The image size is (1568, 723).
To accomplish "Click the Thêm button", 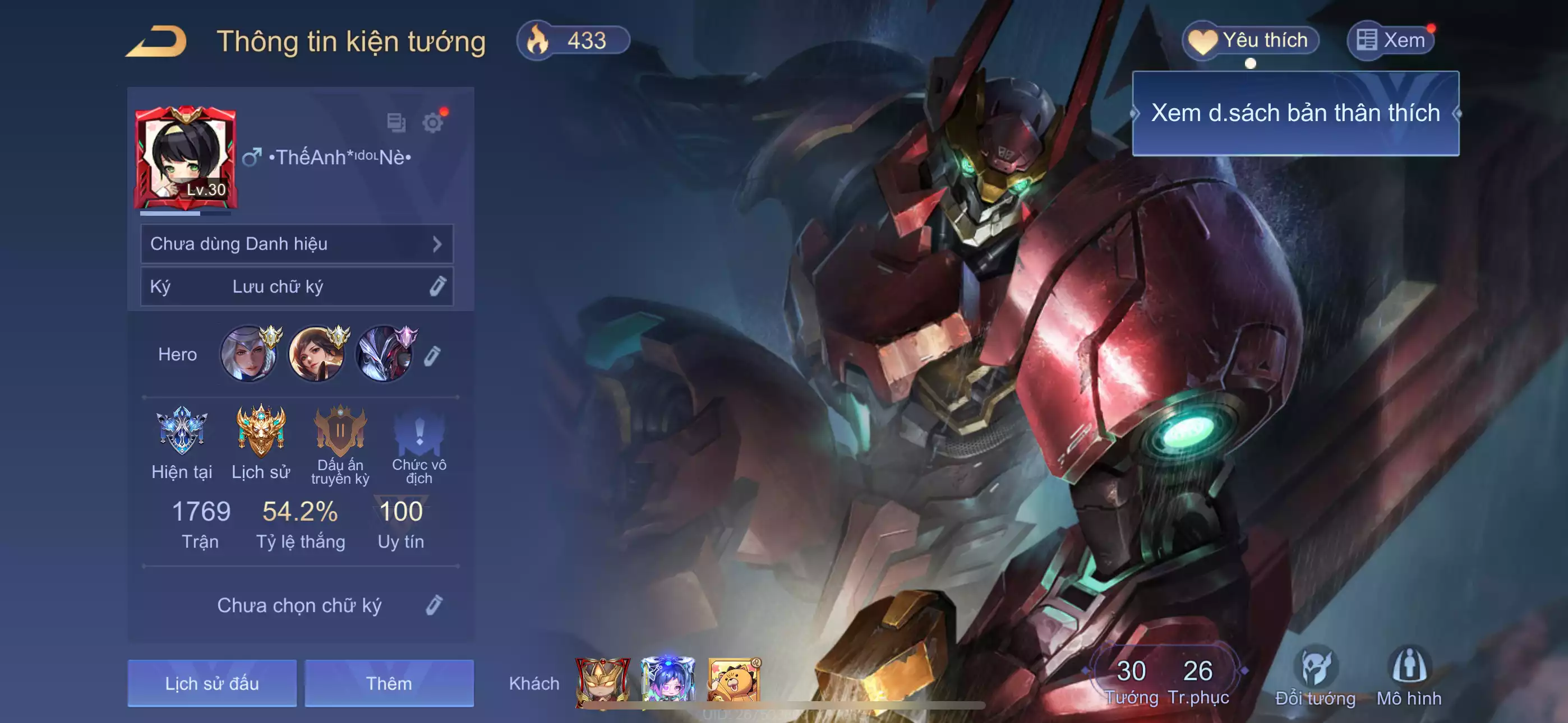I will 389,683.
